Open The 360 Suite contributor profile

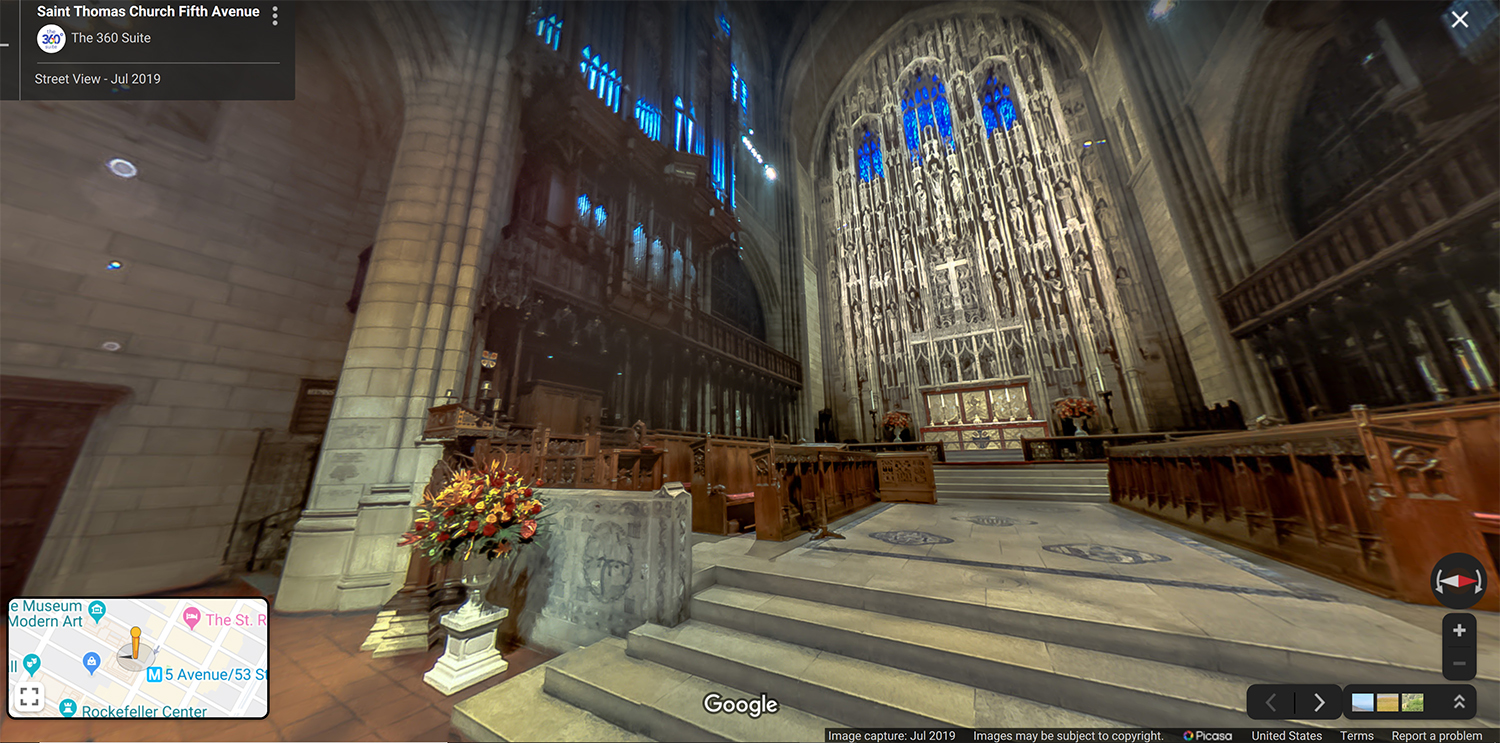point(110,38)
